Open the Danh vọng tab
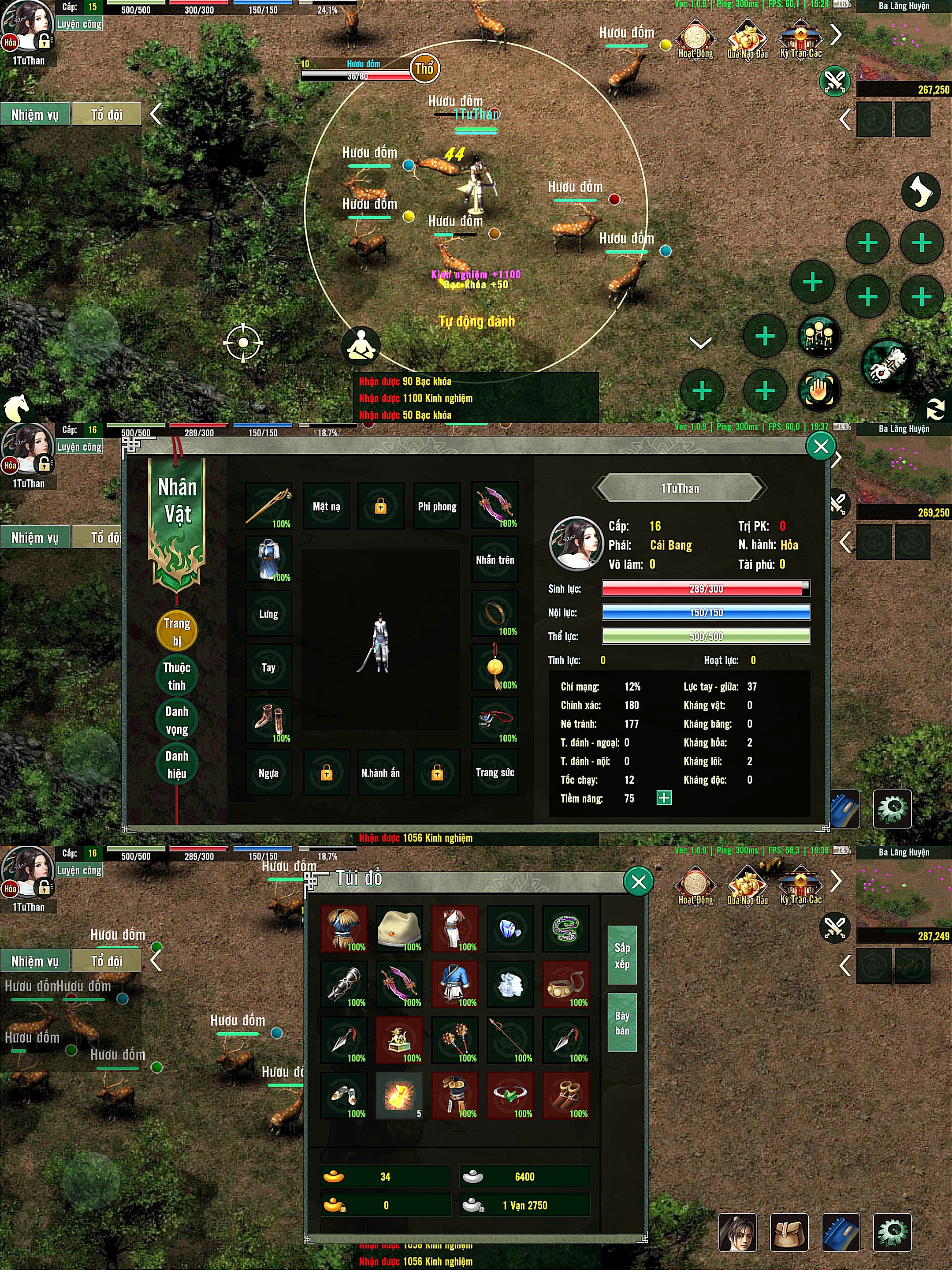This screenshot has height=1270, width=952. [177, 720]
